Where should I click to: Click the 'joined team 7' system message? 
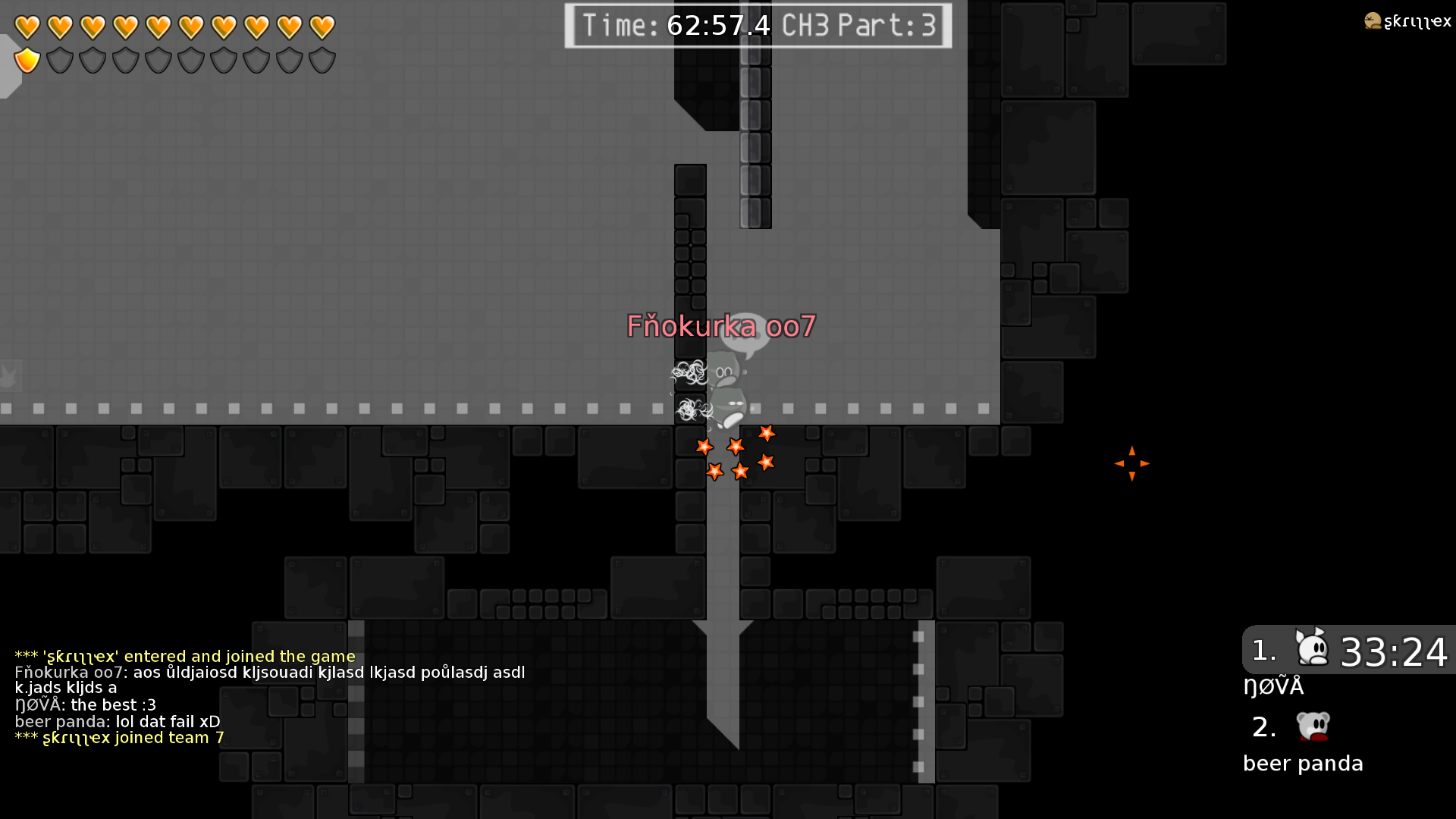click(119, 737)
